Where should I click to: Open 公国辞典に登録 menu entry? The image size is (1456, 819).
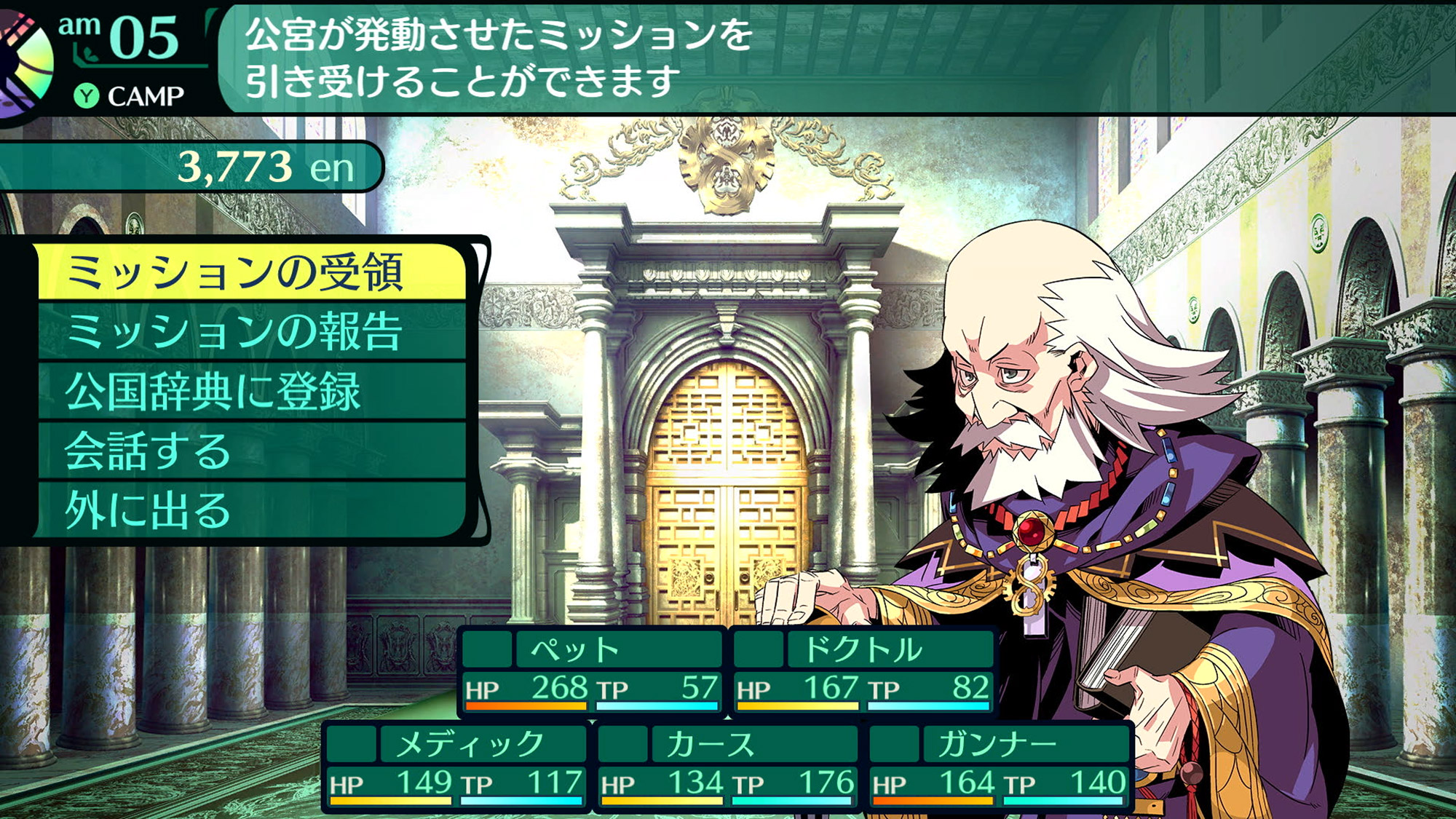[x=251, y=392]
